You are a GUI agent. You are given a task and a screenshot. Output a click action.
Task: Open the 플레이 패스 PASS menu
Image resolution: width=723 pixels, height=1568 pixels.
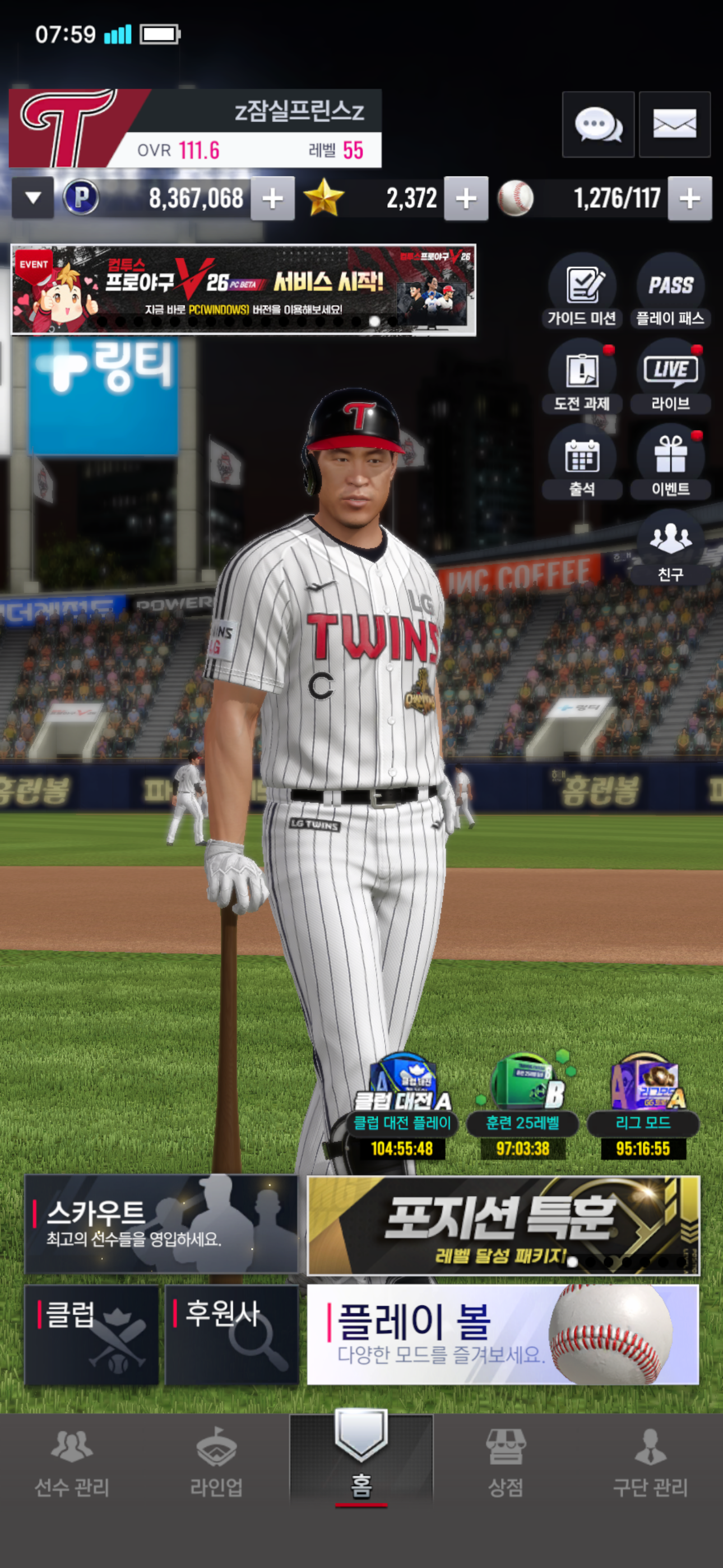(670, 292)
